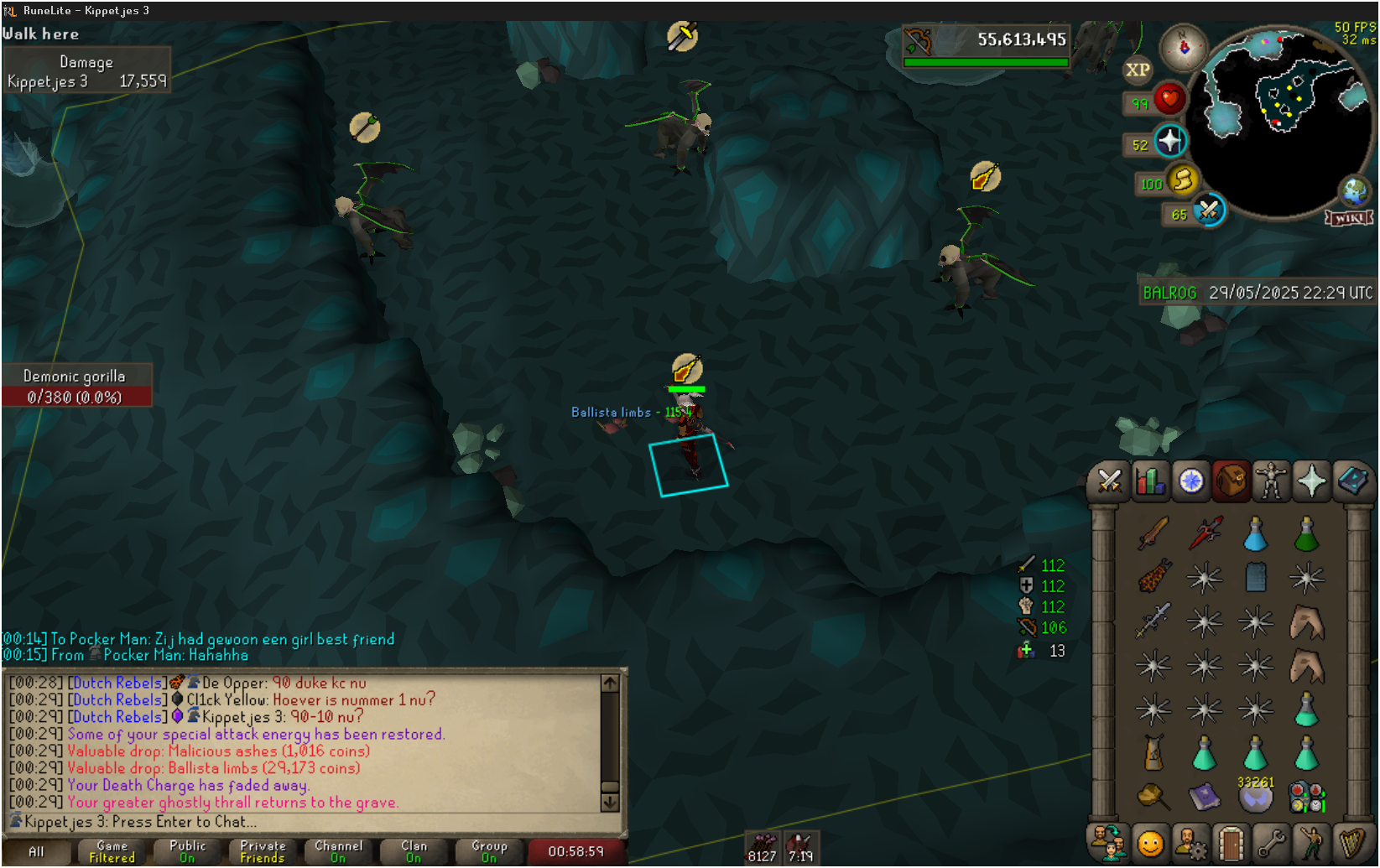The width and height of the screenshot is (1380, 868).
Task: Toggle the XP drops button
Action: coord(1138,70)
